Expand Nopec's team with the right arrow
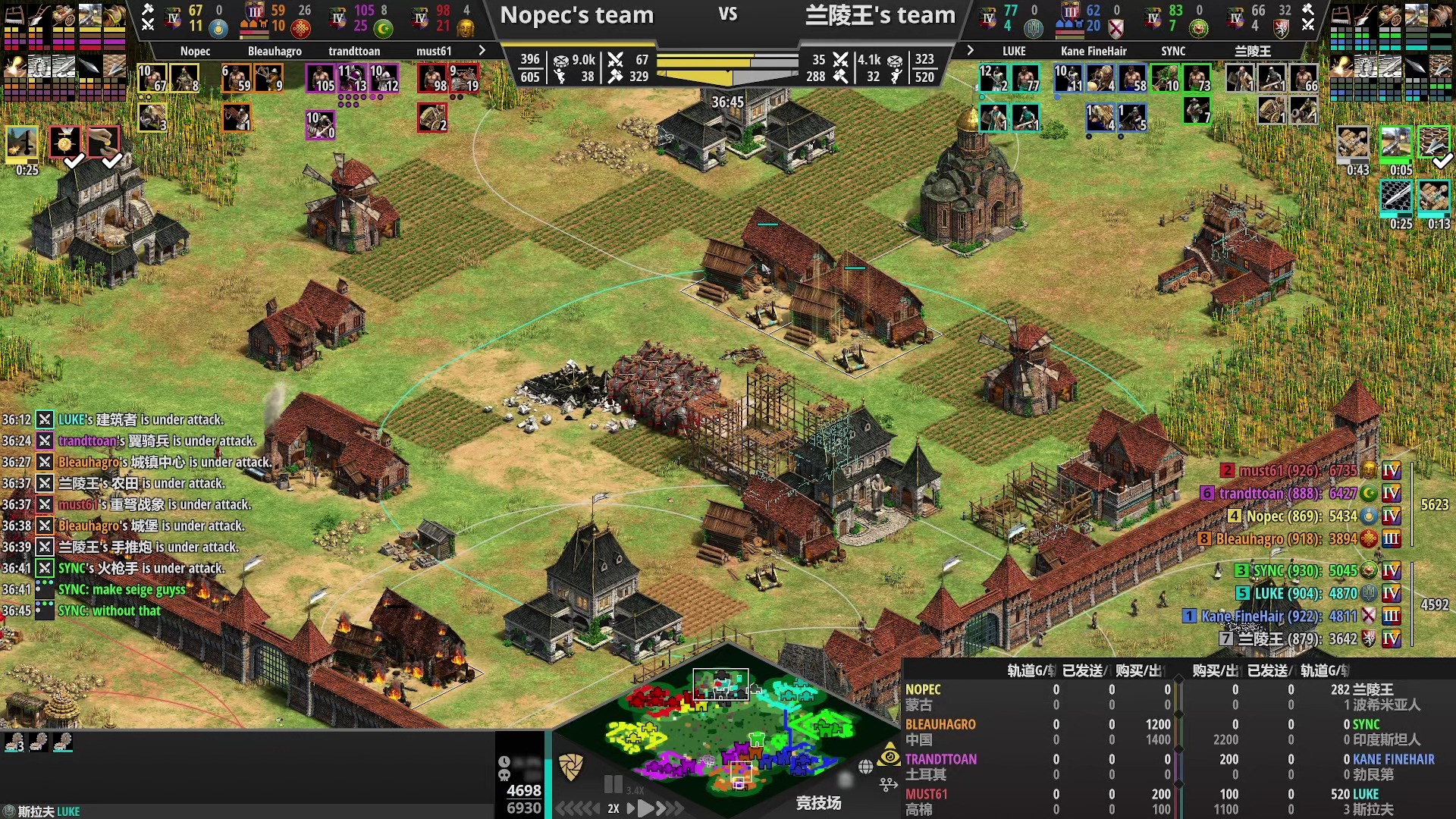 [482, 50]
